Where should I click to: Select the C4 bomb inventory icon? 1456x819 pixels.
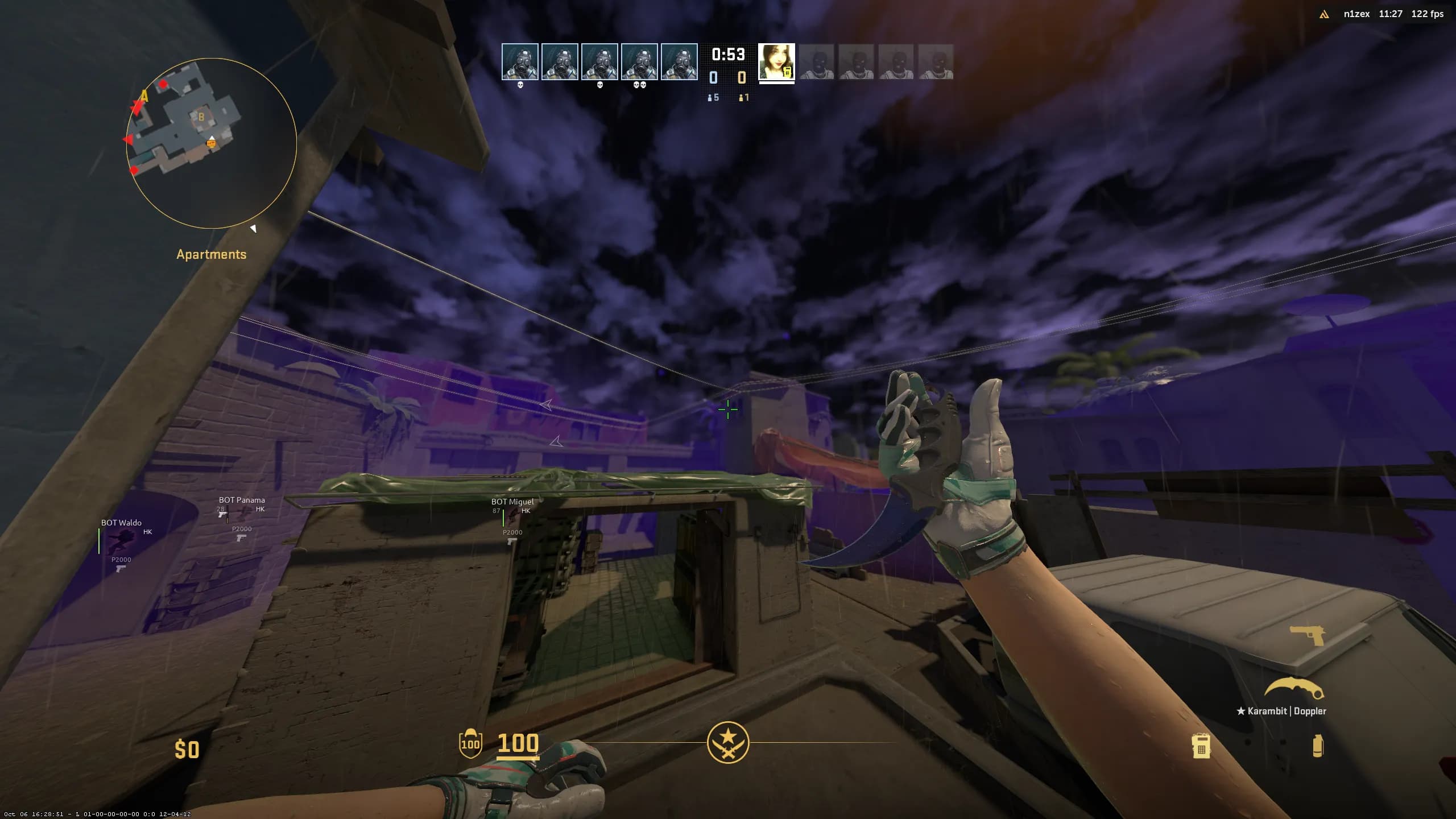(1201, 746)
